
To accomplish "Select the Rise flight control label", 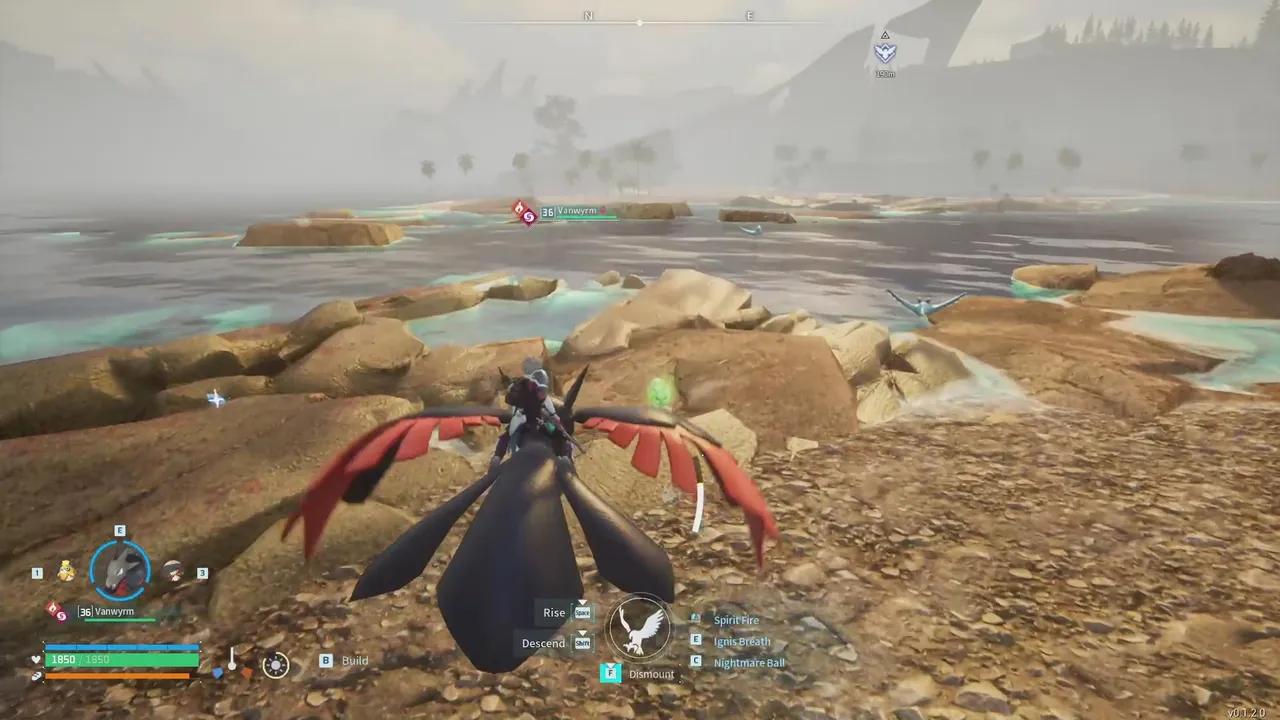I will point(554,613).
